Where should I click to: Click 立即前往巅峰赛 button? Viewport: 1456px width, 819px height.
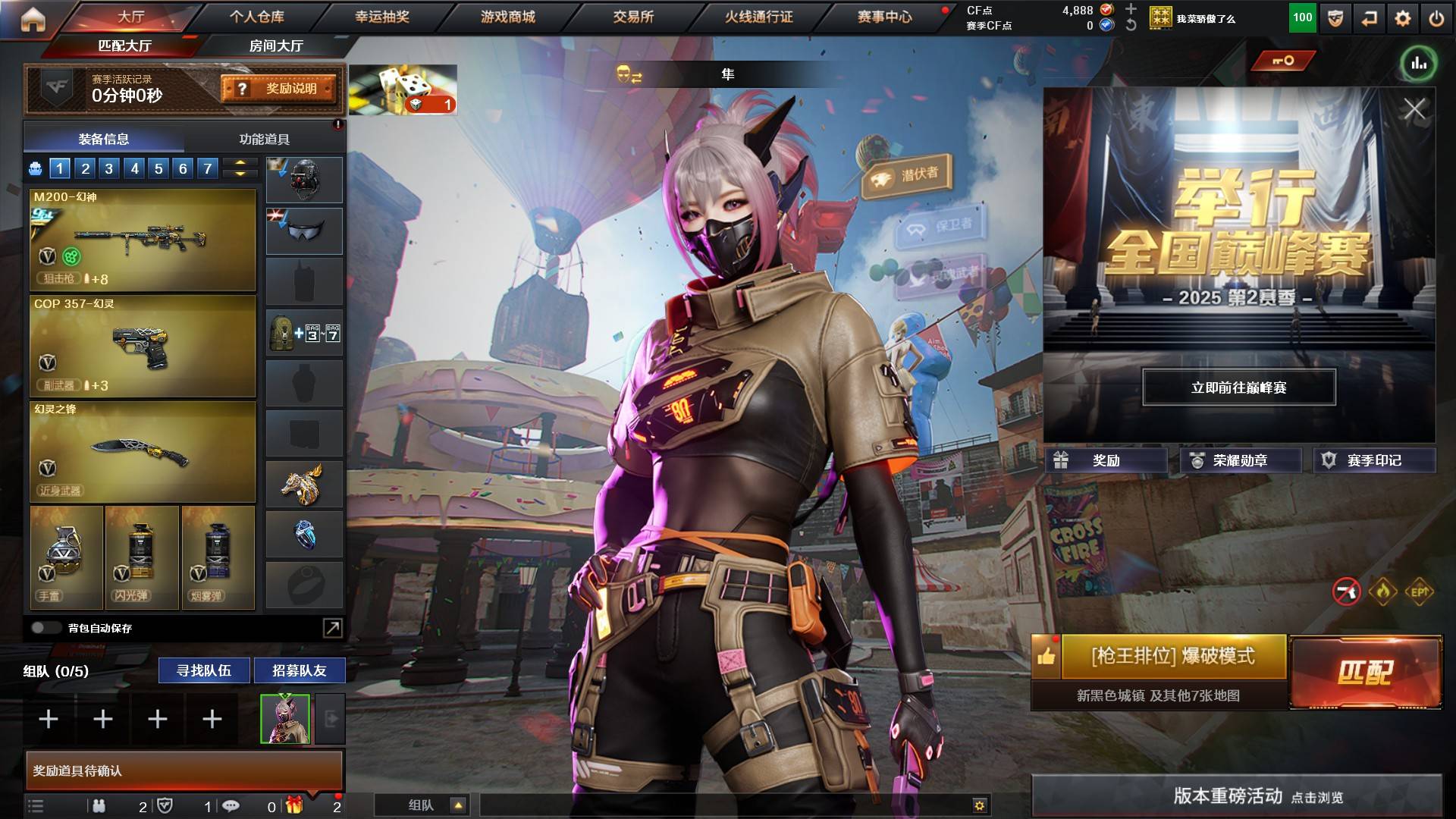click(1238, 388)
